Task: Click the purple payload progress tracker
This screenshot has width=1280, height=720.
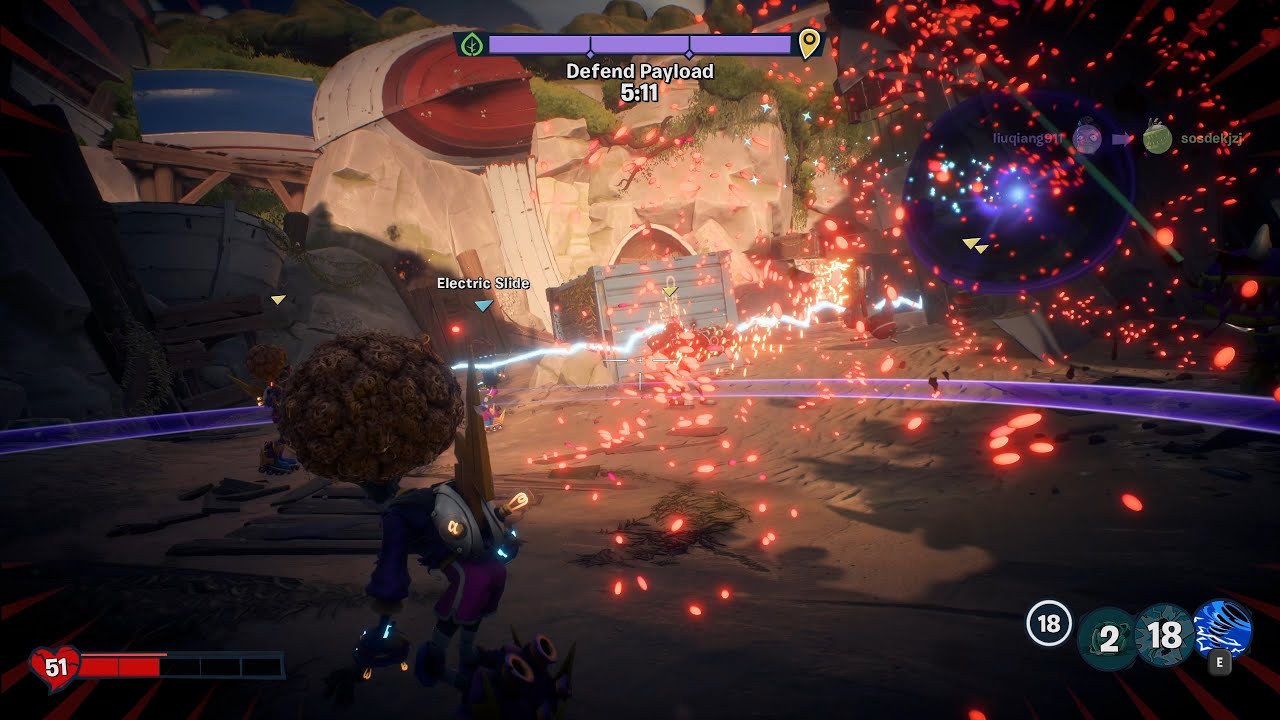Action: [640, 45]
